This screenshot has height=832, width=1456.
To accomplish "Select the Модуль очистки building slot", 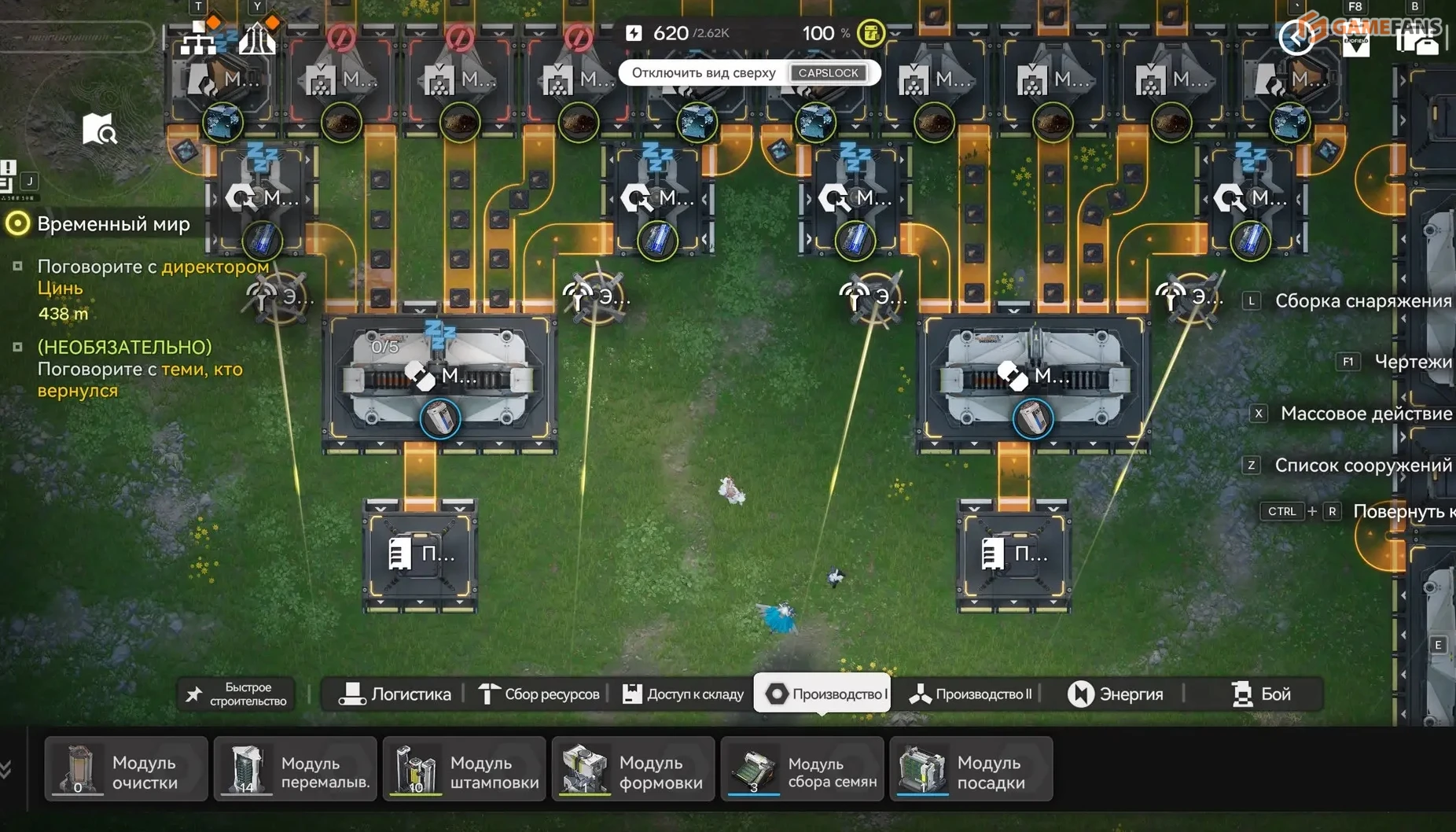I will coord(127,771).
